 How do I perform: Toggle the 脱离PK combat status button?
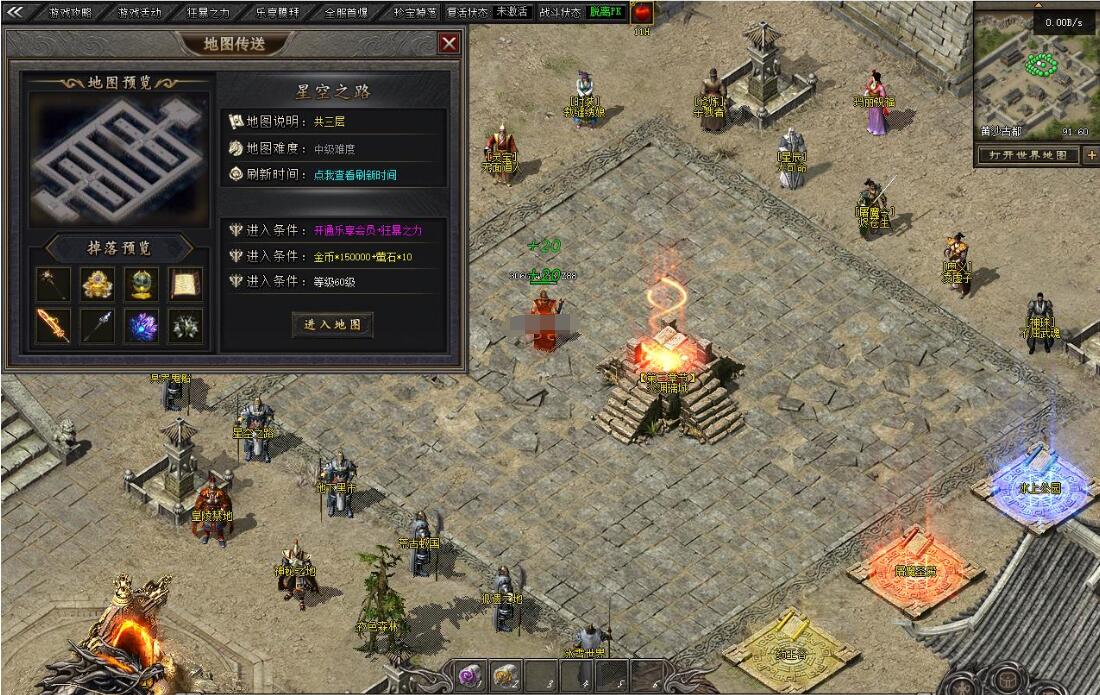pyautogui.click(x=605, y=13)
